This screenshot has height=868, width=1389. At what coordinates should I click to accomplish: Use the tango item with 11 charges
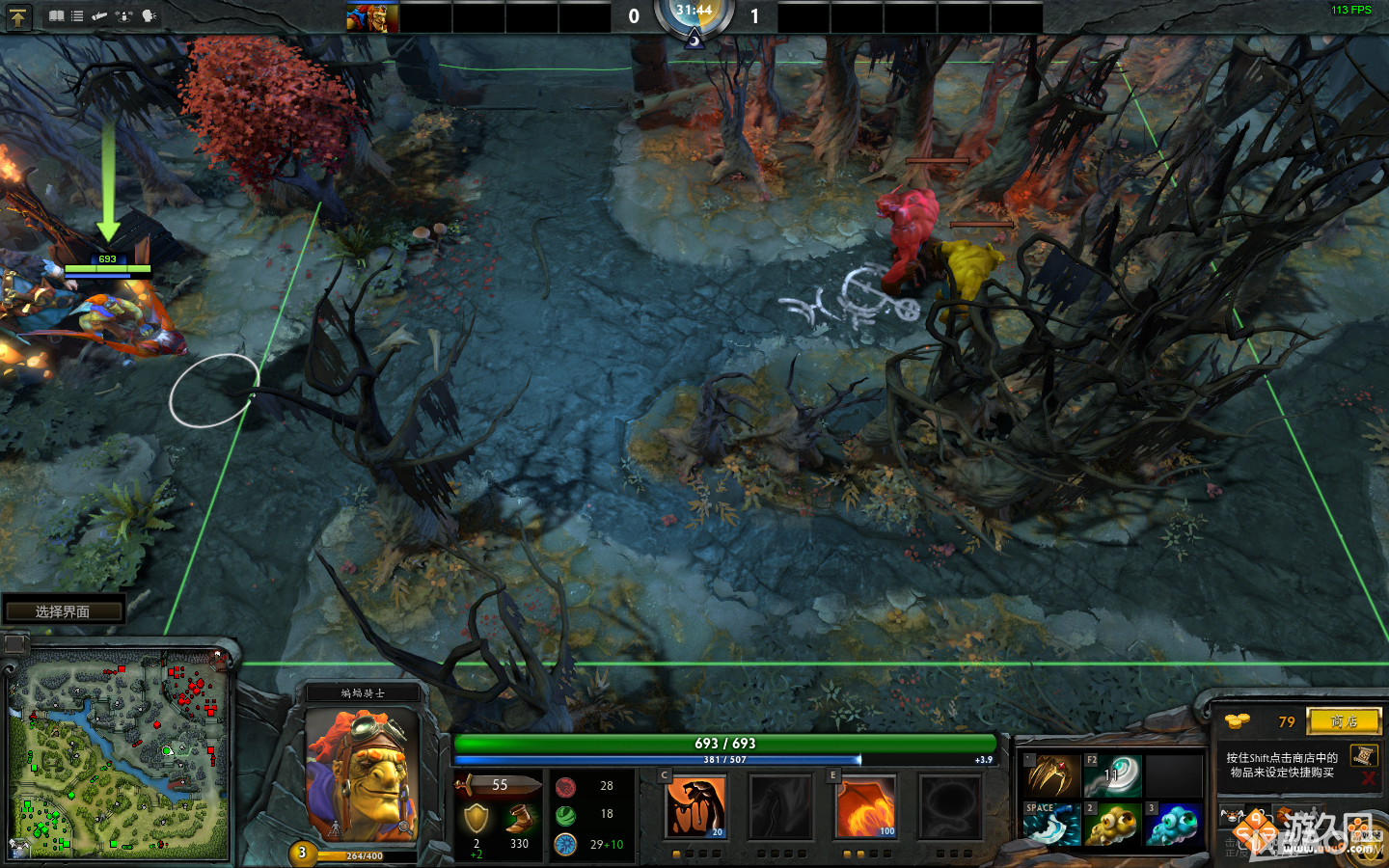[1112, 774]
